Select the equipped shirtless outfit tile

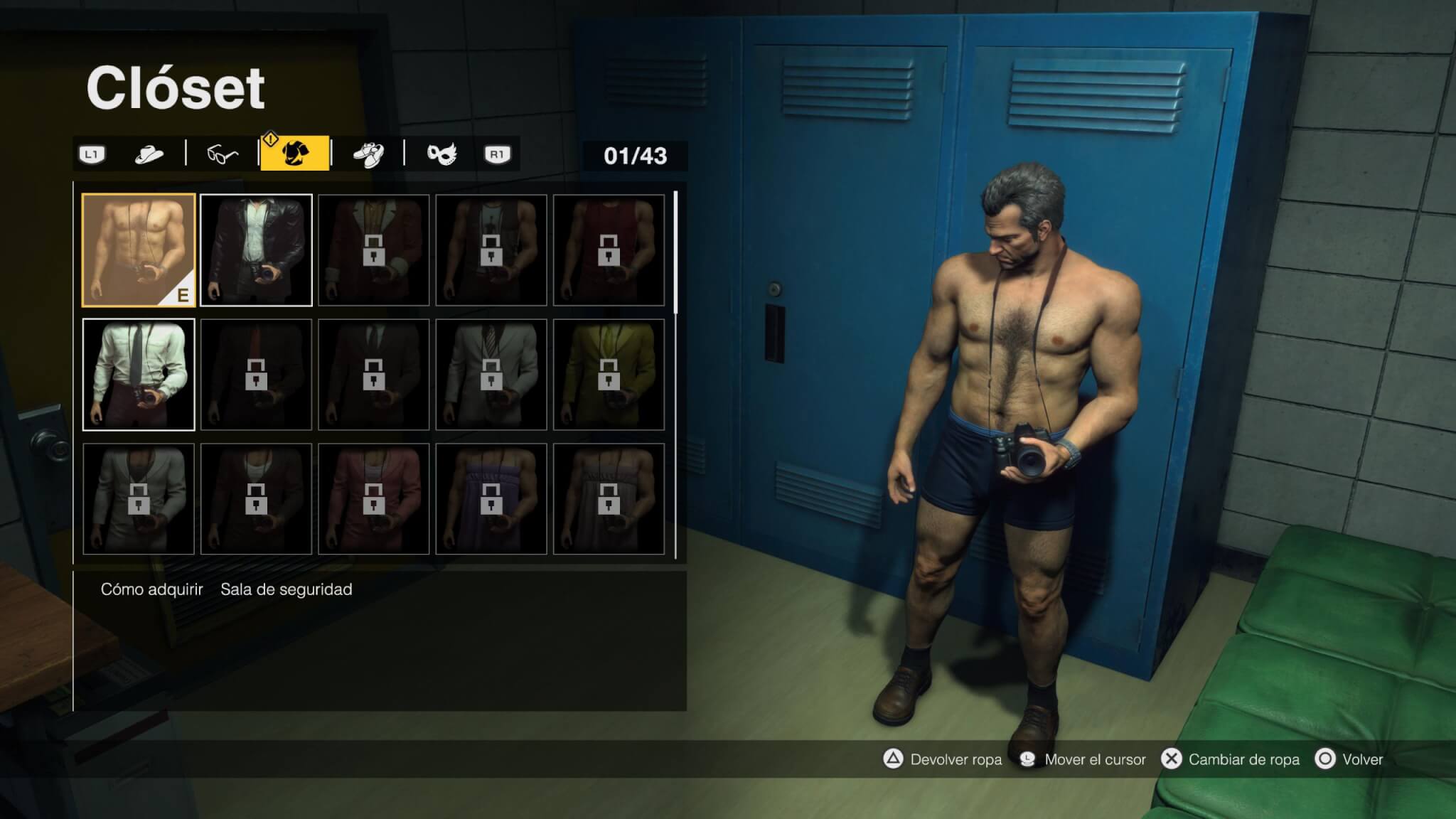point(139,250)
